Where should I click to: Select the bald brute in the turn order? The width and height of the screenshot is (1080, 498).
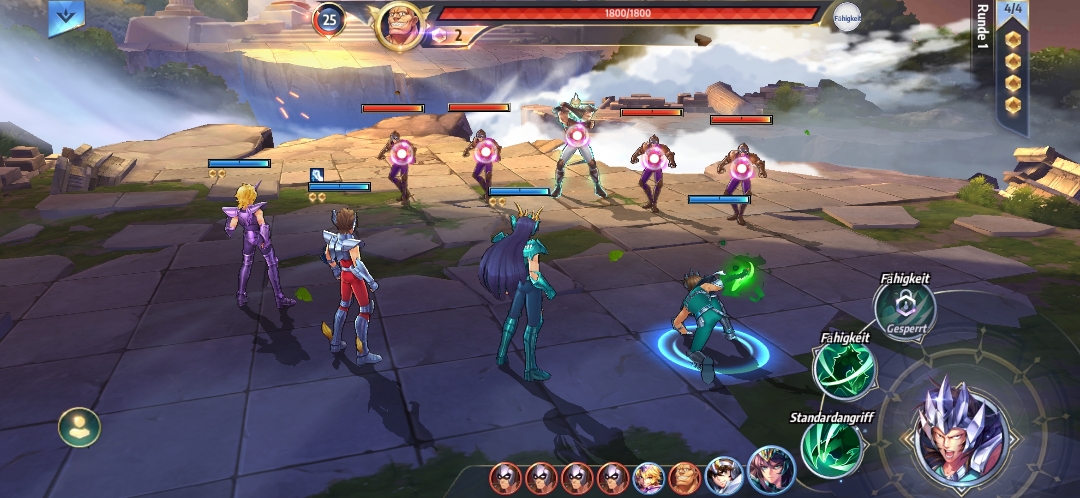click(x=685, y=478)
